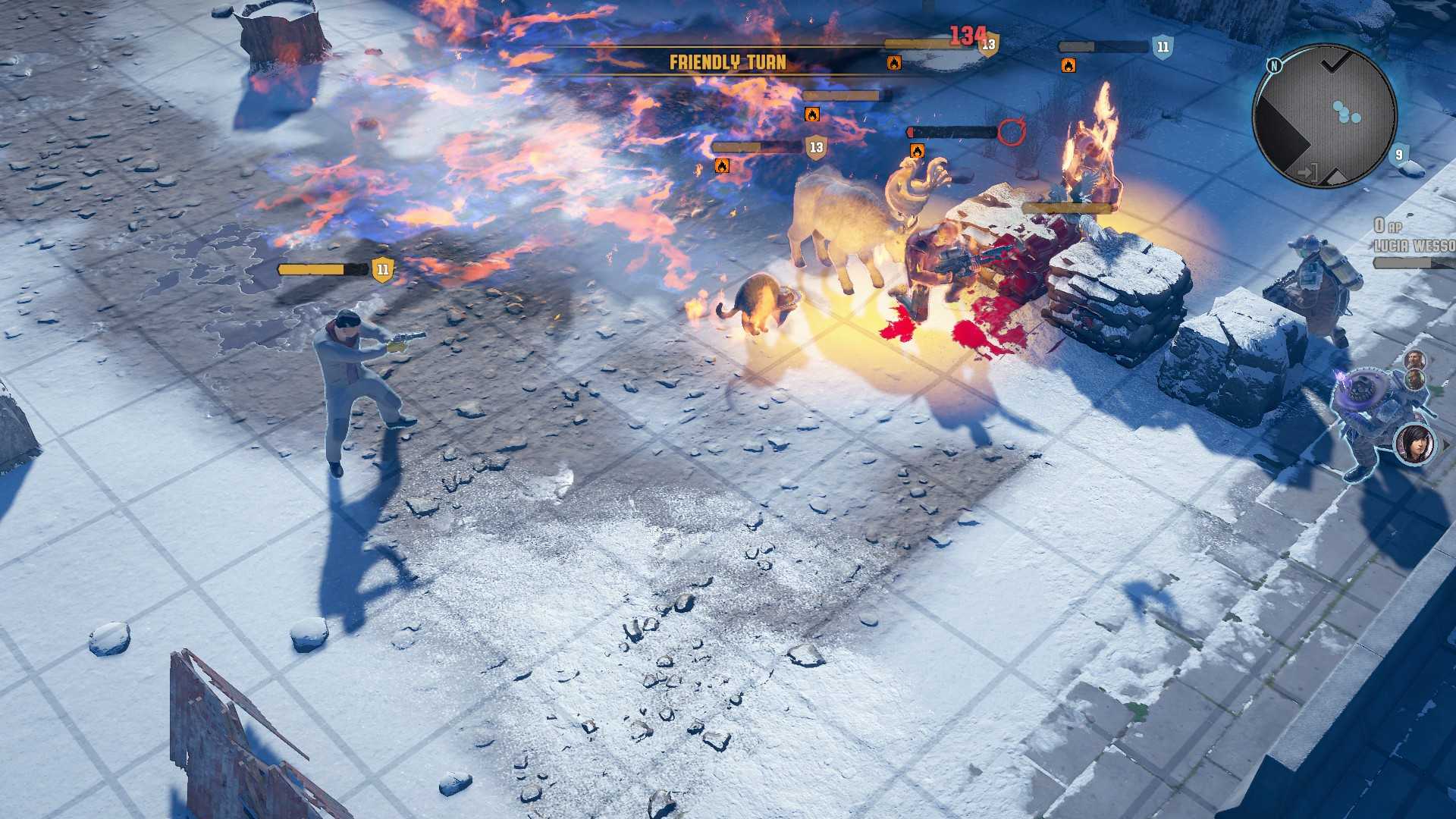Image resolution: width=1456 pixels, height=819 pixels.
Task: Select the green-tinted small portrait
Action: [1415, 379]
